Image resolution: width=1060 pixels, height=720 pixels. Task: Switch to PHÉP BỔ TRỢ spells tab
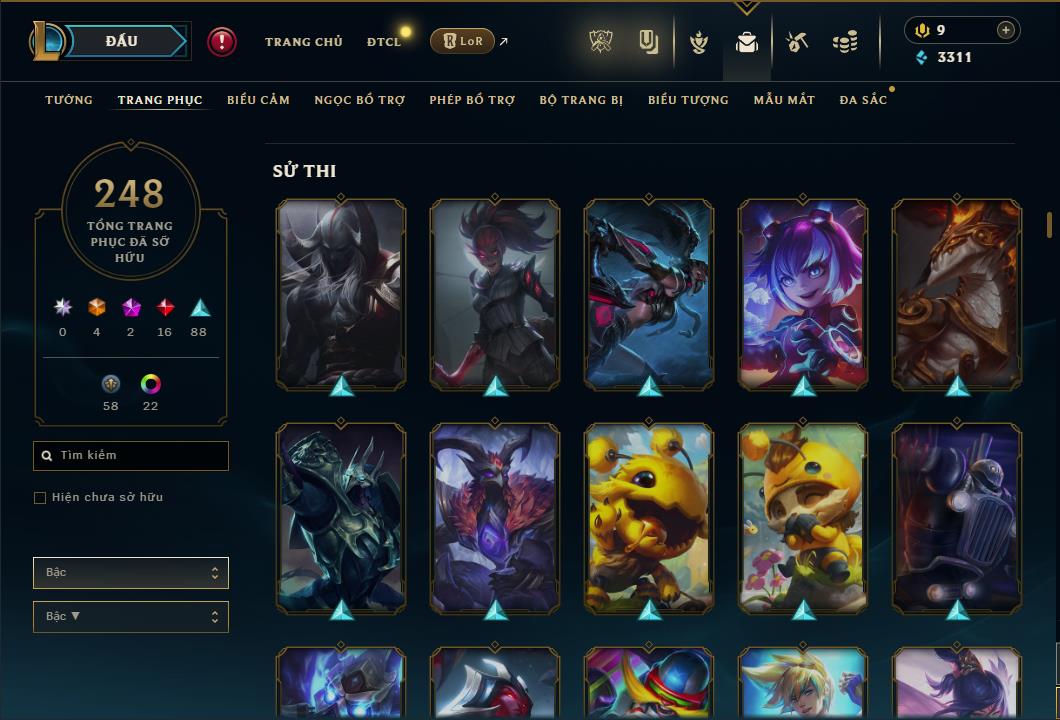(472, 100)
